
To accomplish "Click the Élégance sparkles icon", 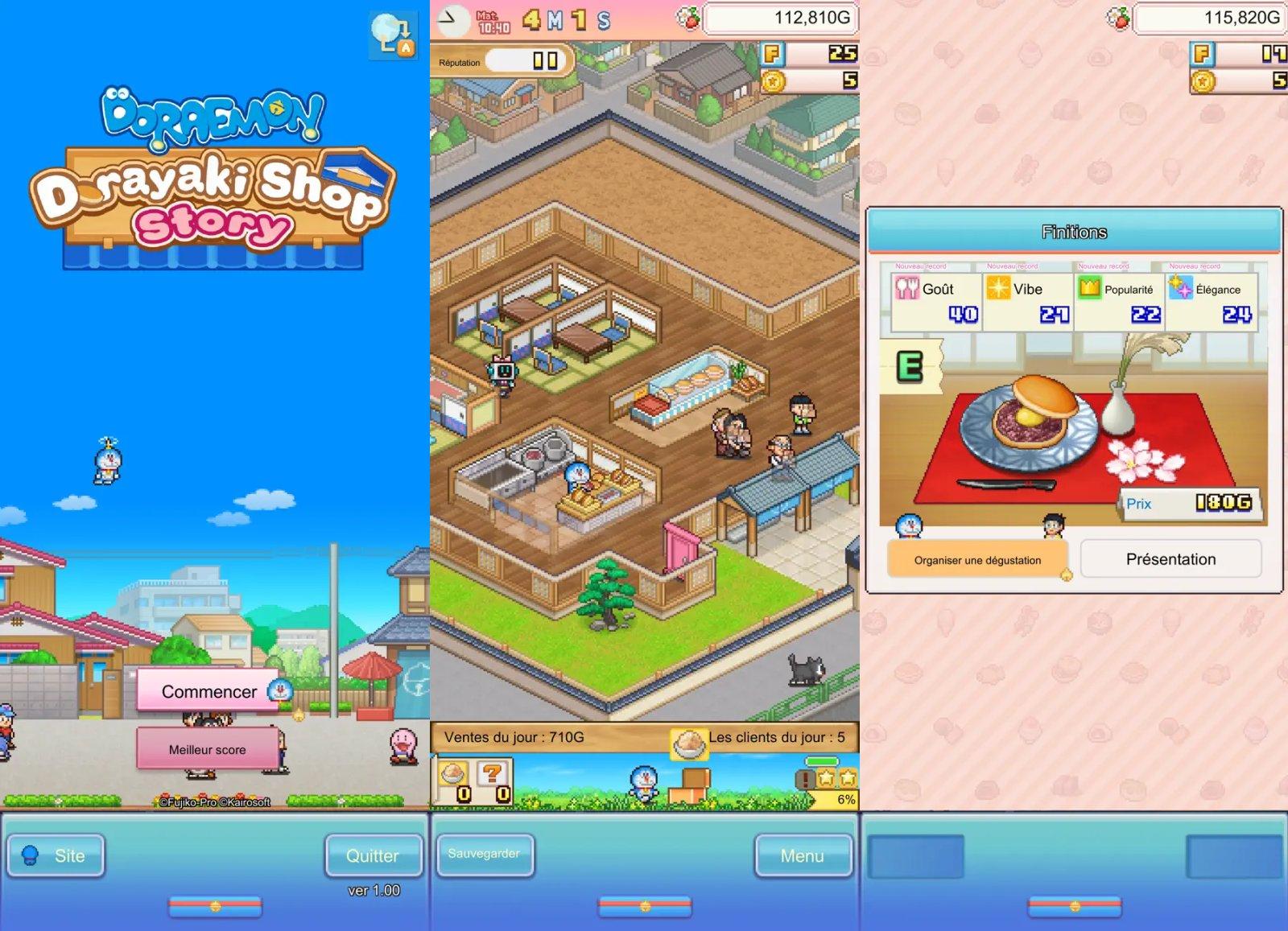I will [1180, 288].
